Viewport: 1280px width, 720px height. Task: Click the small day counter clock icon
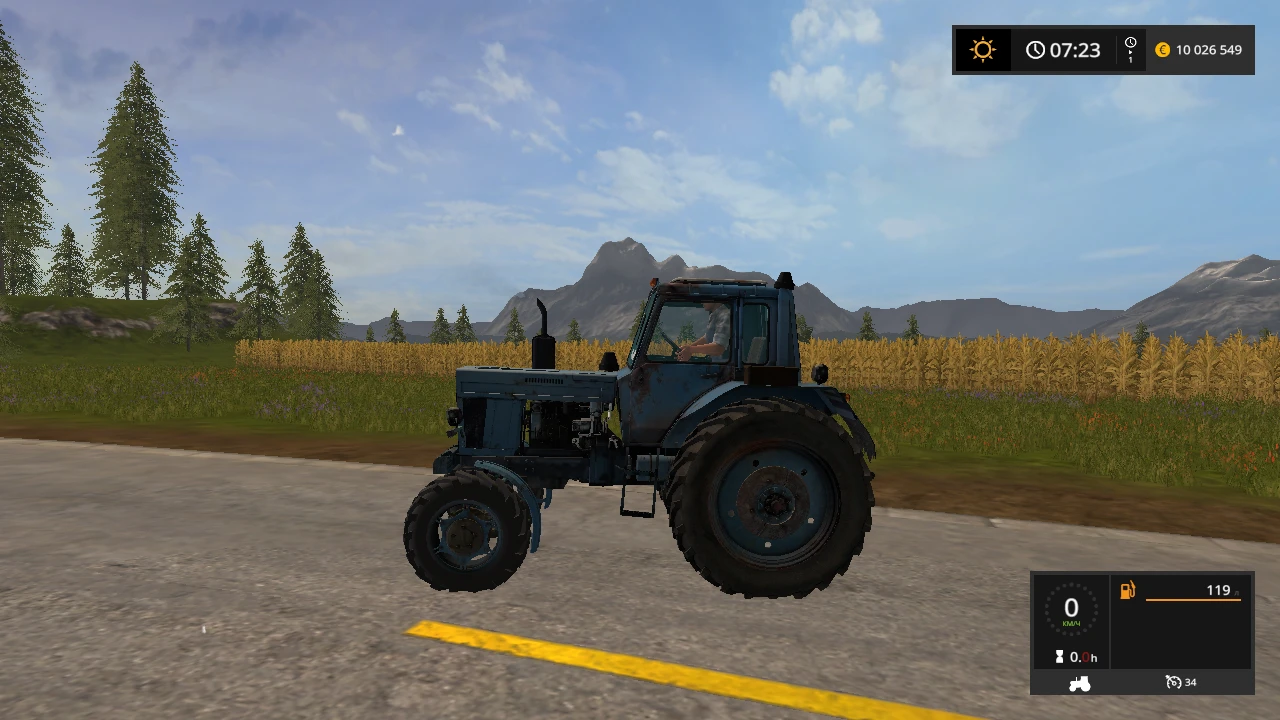pyautogui.click(x=1130, y=41)
